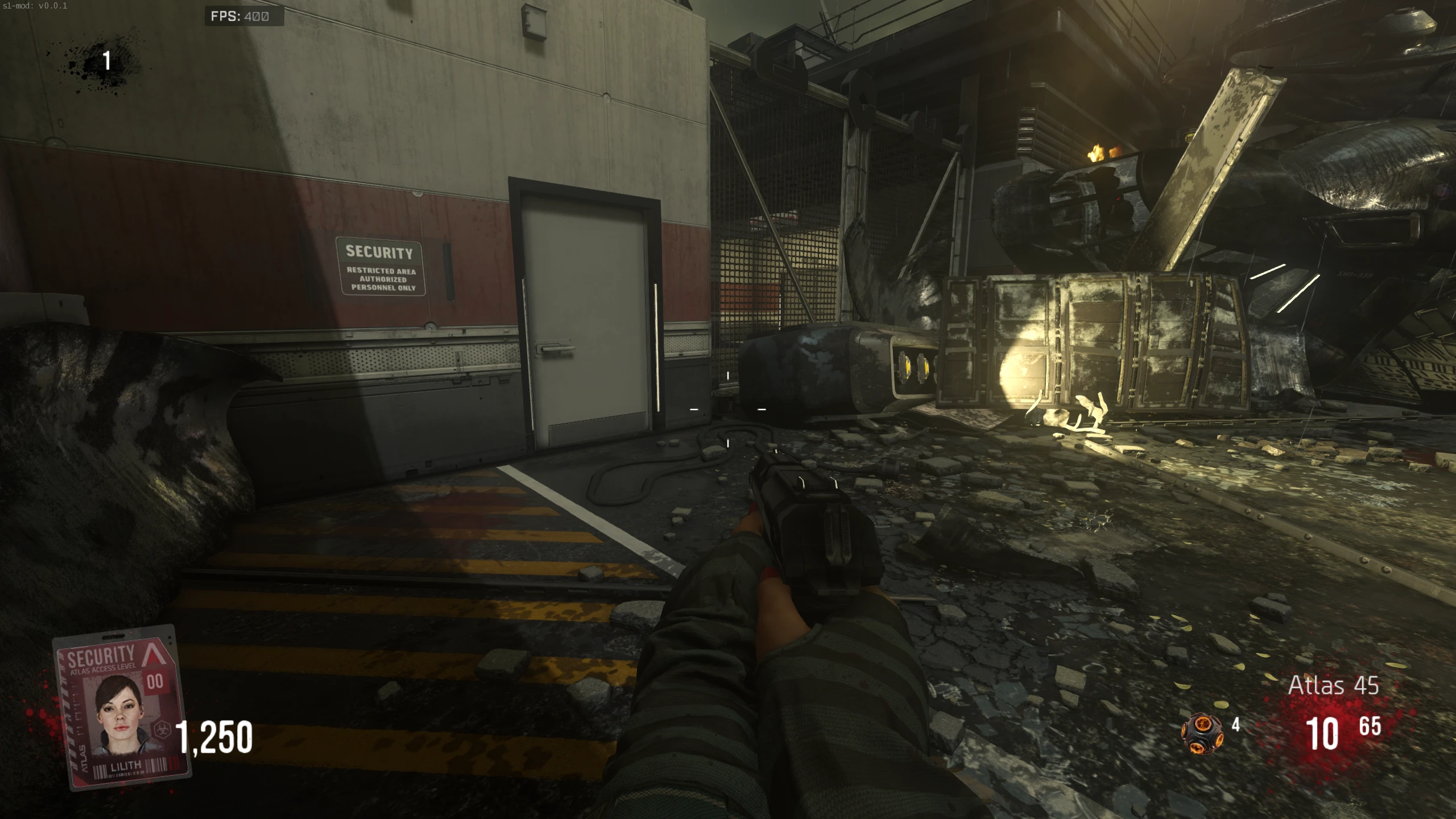1456x819 pixels.
Task: Select the orange grenade icon
Action: click(1203, 734)
